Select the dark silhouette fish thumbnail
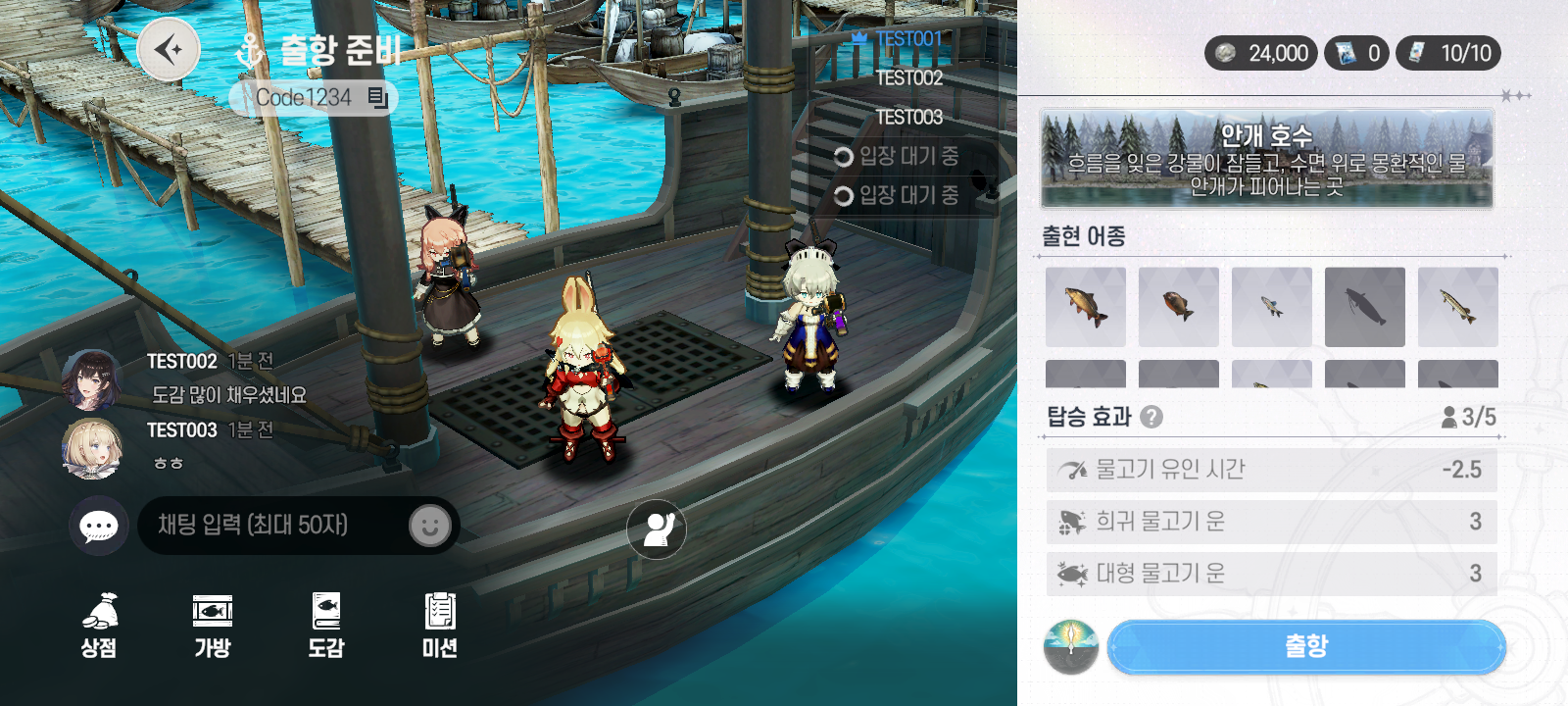The width and height of the screenshot is (1568, 706). (x=1364, y=307)
